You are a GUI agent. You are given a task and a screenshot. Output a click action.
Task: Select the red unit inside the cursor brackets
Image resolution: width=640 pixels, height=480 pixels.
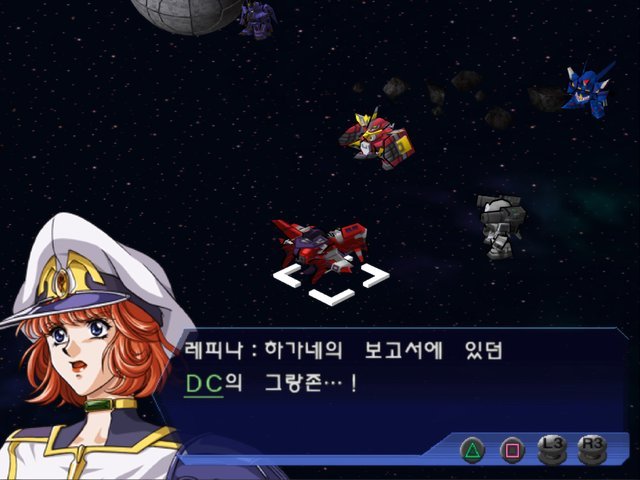pos(324,244)
